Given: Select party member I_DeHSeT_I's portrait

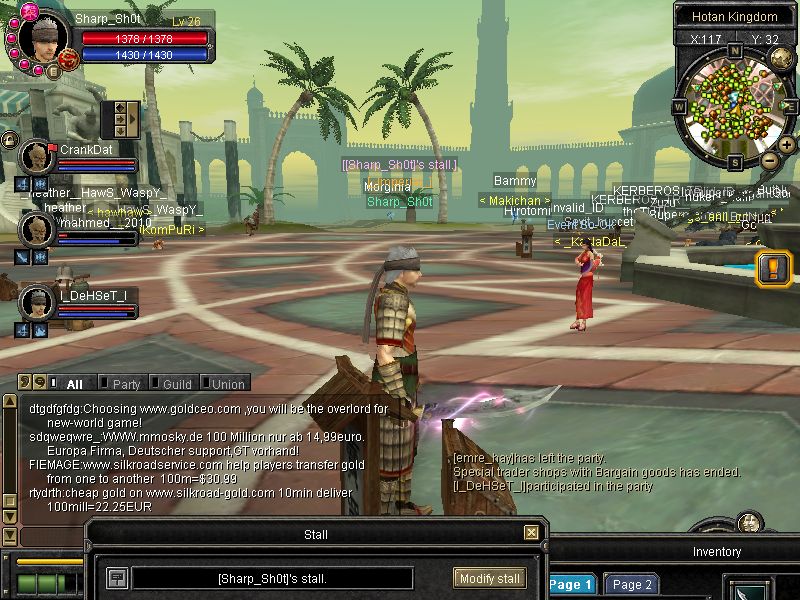Looking at the screenshot, I should (38, 302).
